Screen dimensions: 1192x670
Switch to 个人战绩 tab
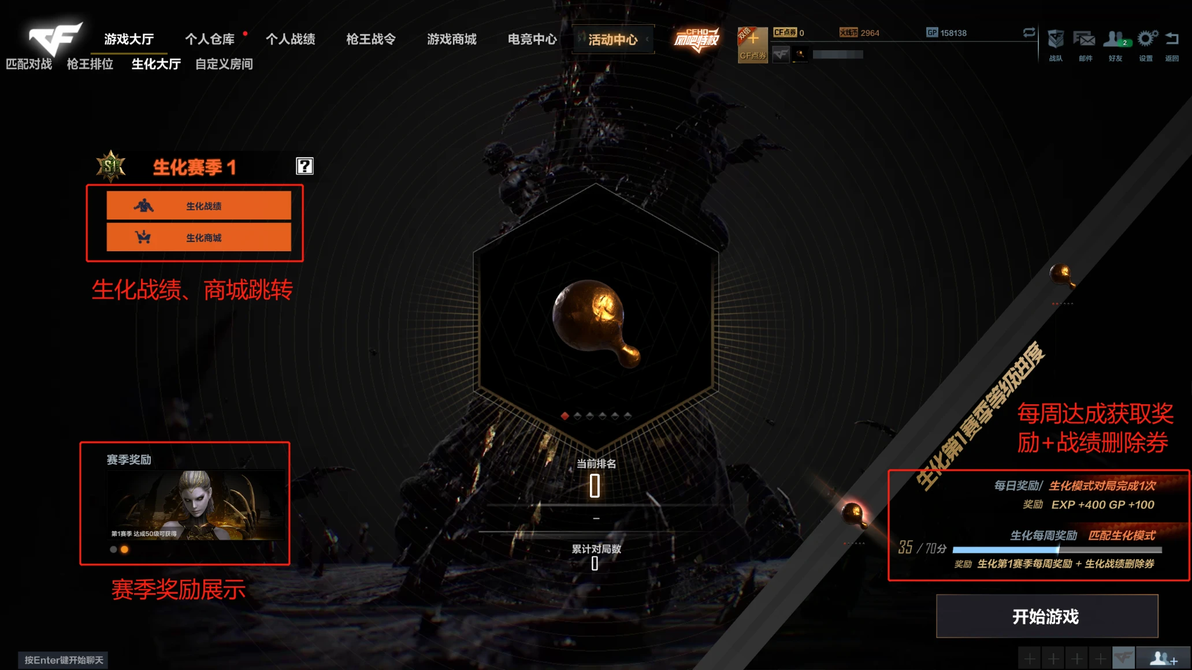(x=290, y=40)
